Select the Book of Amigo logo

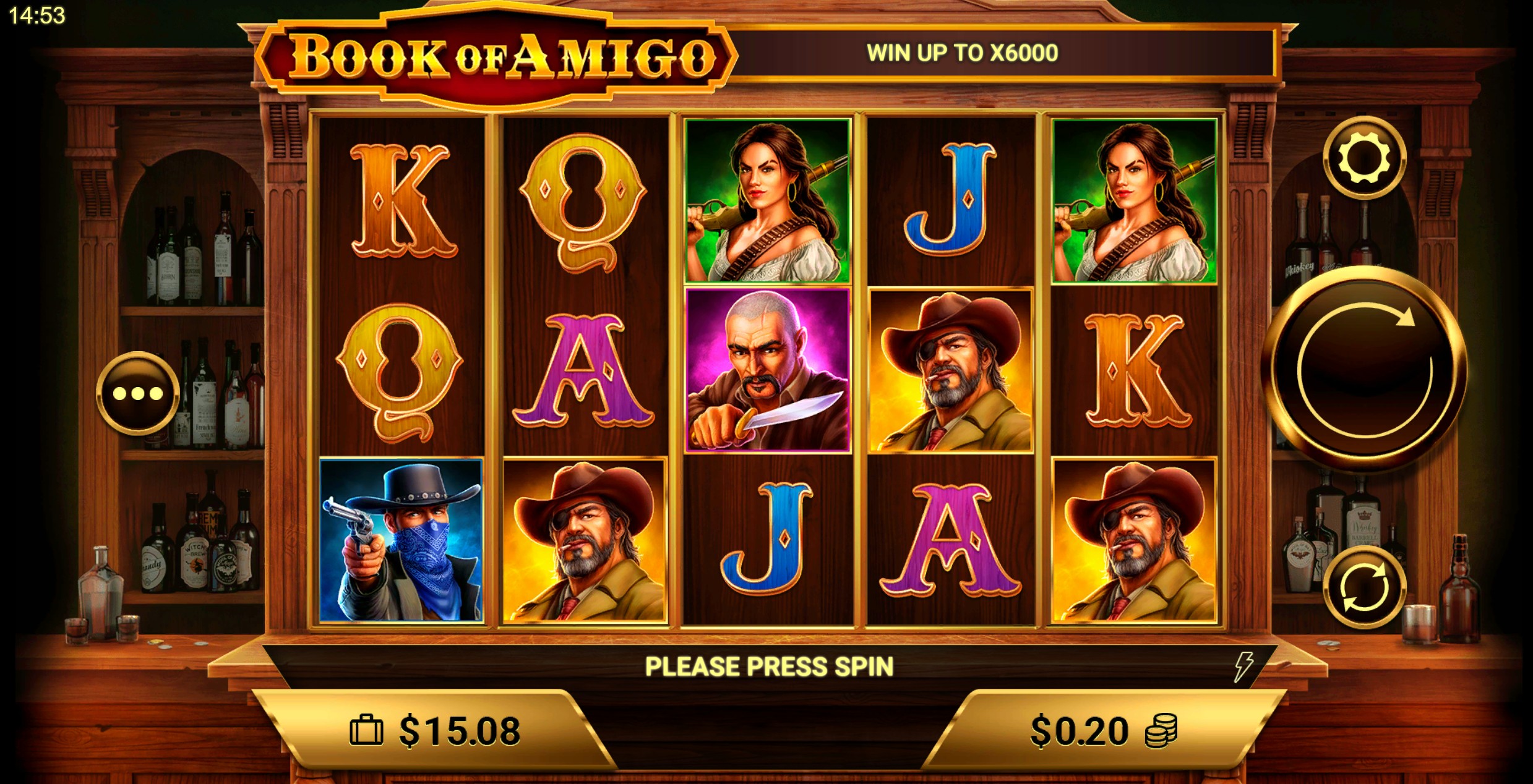(501, 56)
